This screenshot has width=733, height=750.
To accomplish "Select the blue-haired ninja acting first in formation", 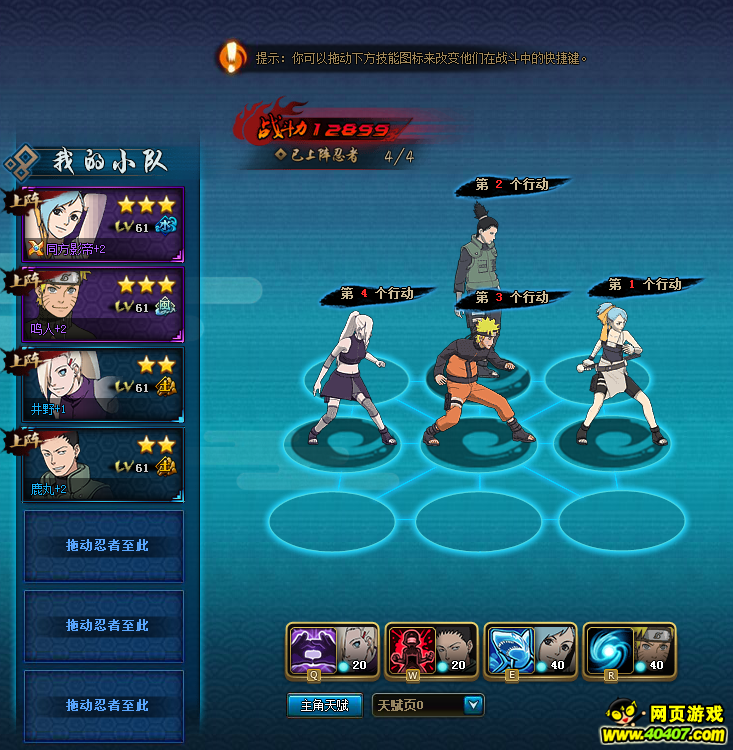I will click(618, 370).
